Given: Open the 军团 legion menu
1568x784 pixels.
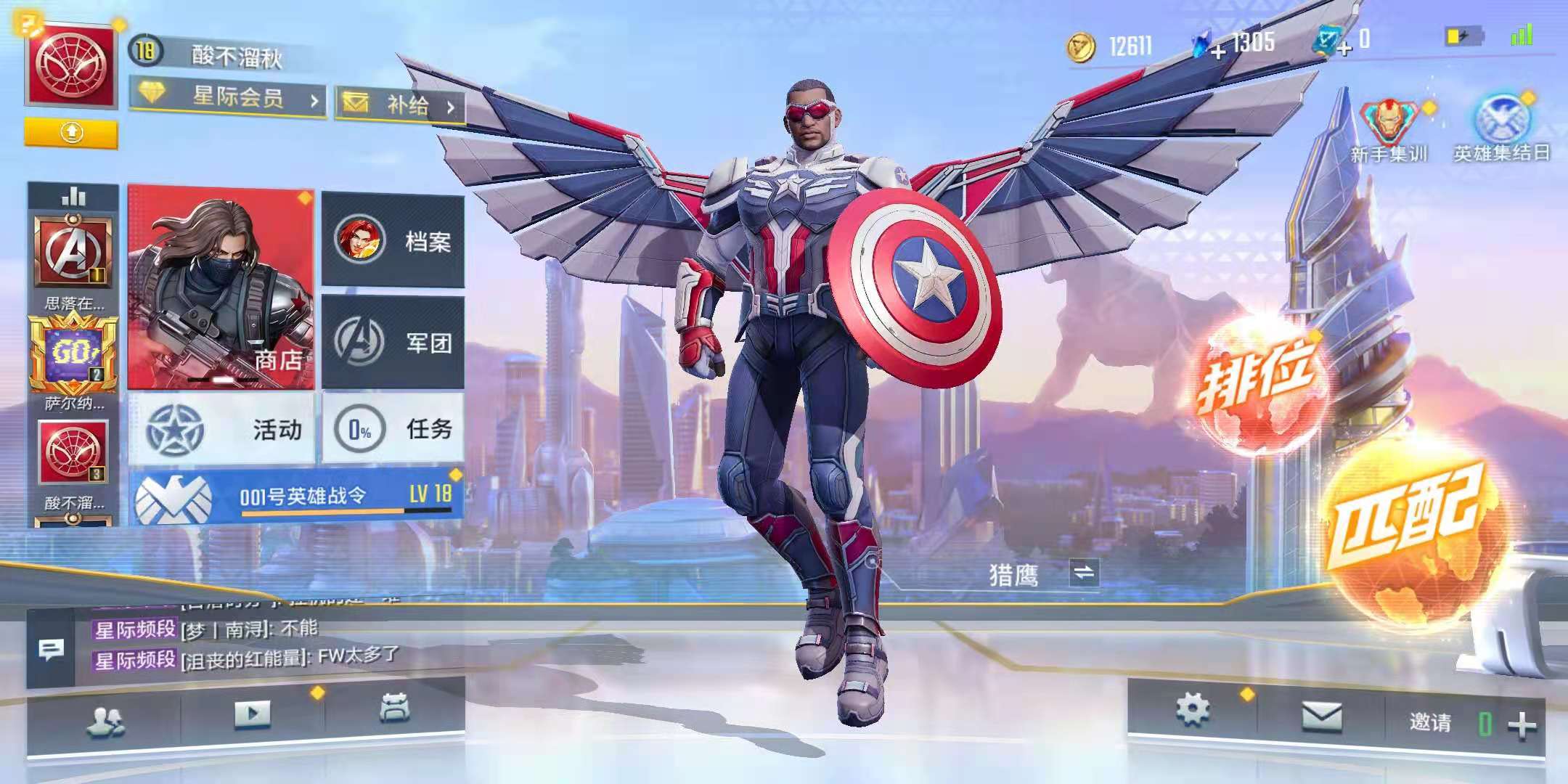Looking at the screenshot, I should 393,341.
